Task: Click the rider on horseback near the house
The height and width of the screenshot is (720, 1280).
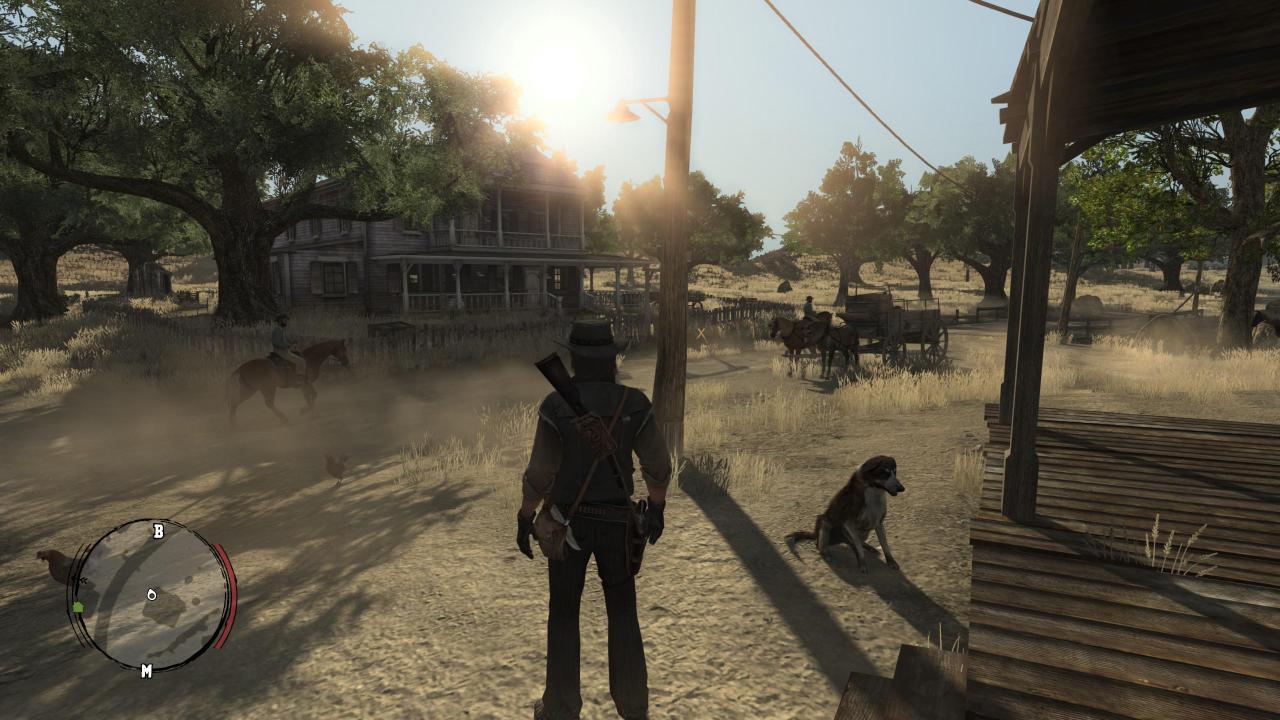Action: pyautogui.click(x=282, y=345)
